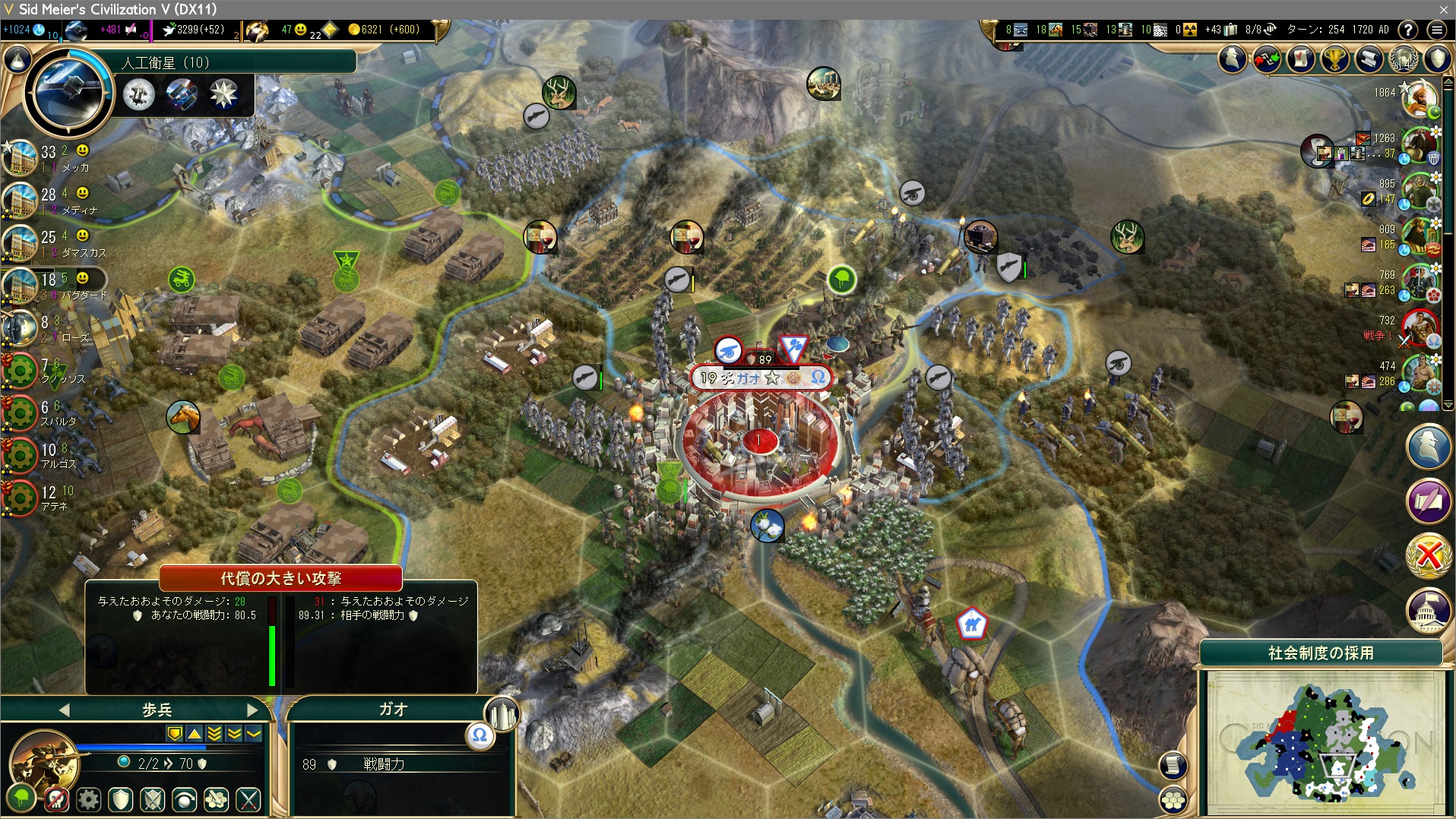Click the 社会制度の採用 adopt policy button
1456x819 pixels.
1321,653
